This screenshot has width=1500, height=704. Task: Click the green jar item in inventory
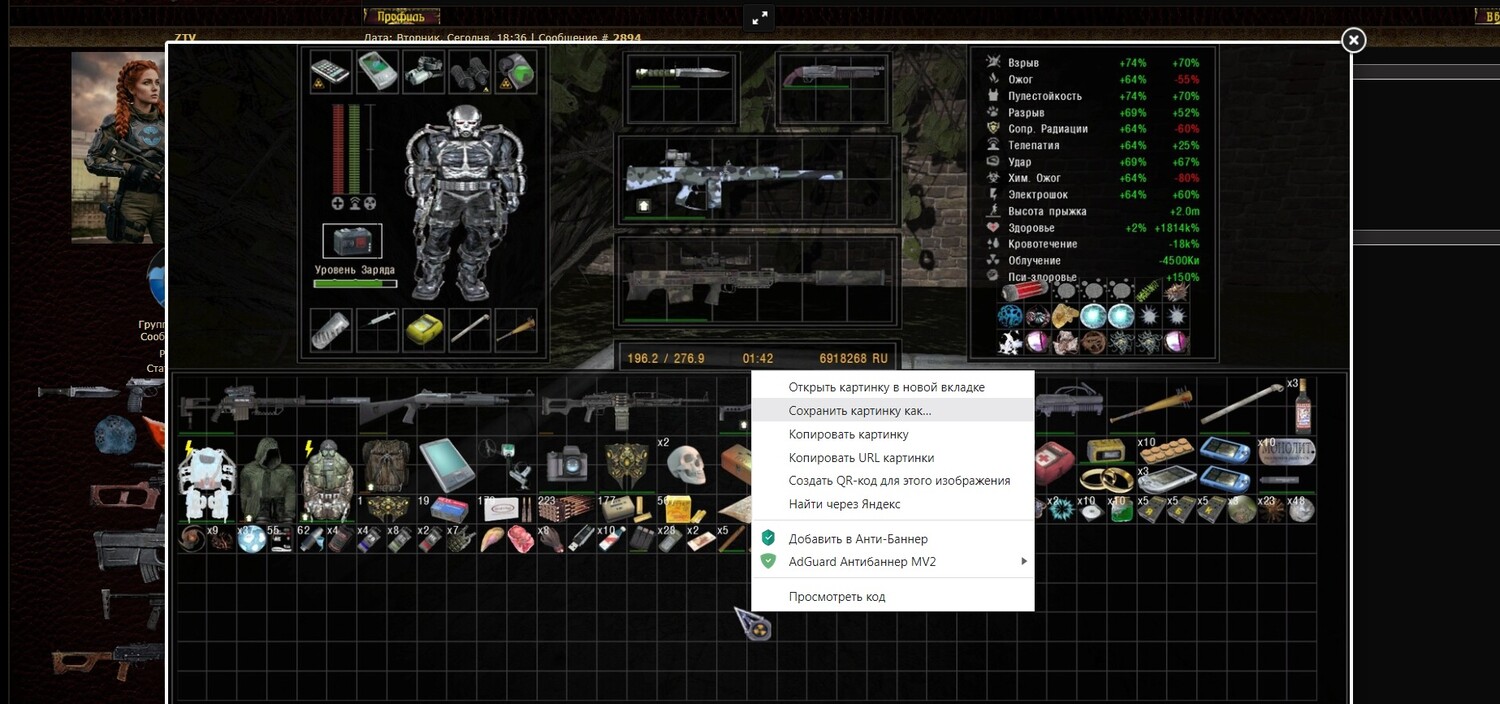coord(1121,511)
